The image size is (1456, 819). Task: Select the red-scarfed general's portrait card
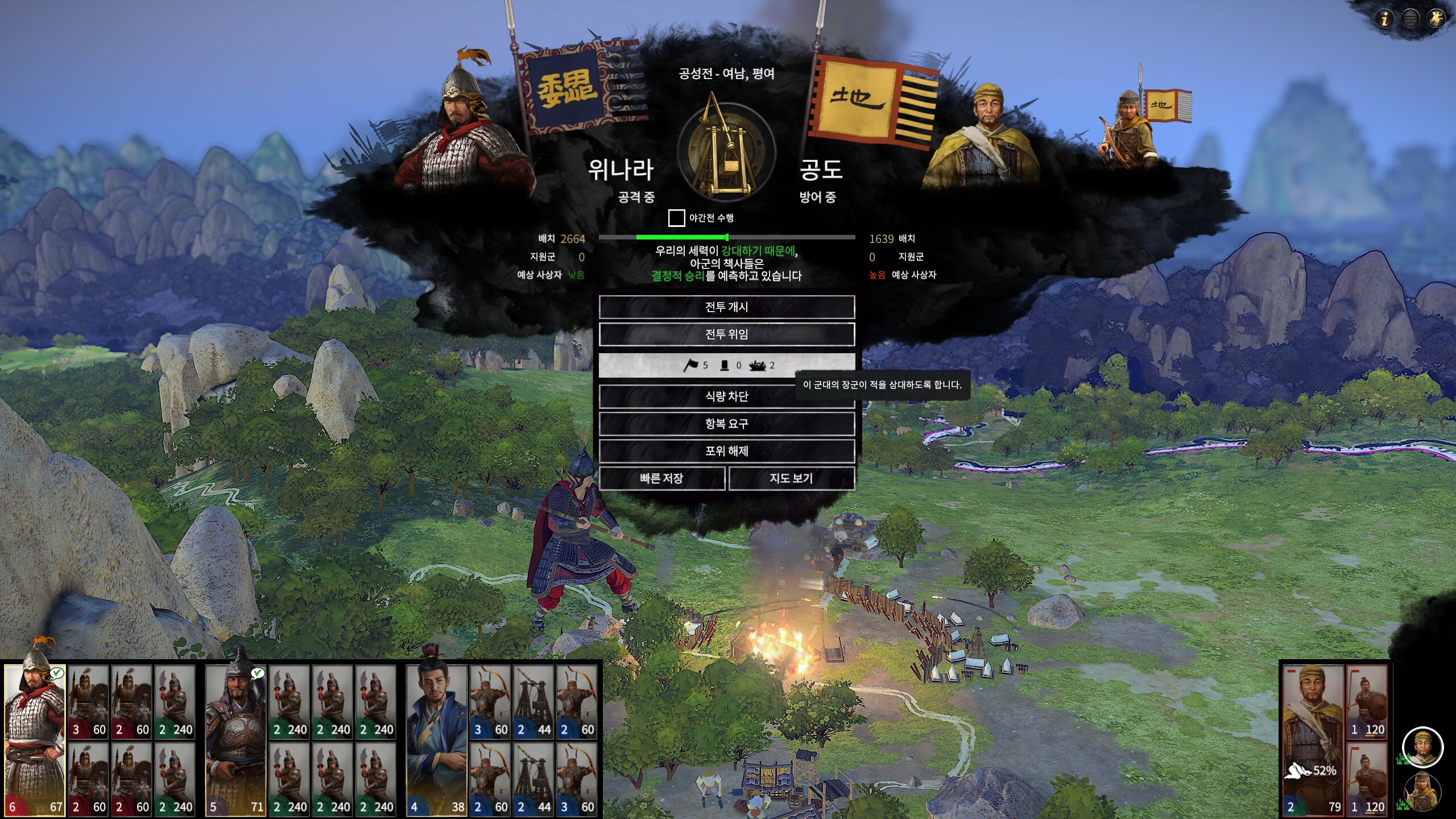(x=35, y=739)
